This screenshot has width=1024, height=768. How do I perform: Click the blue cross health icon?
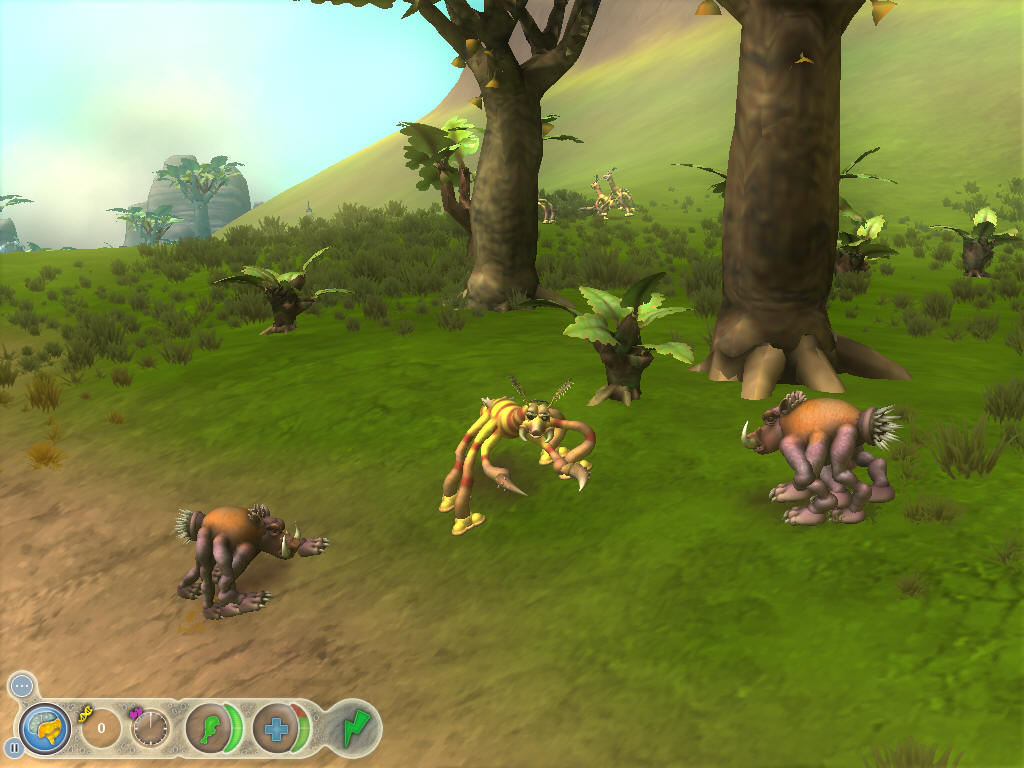pos(276,728)
